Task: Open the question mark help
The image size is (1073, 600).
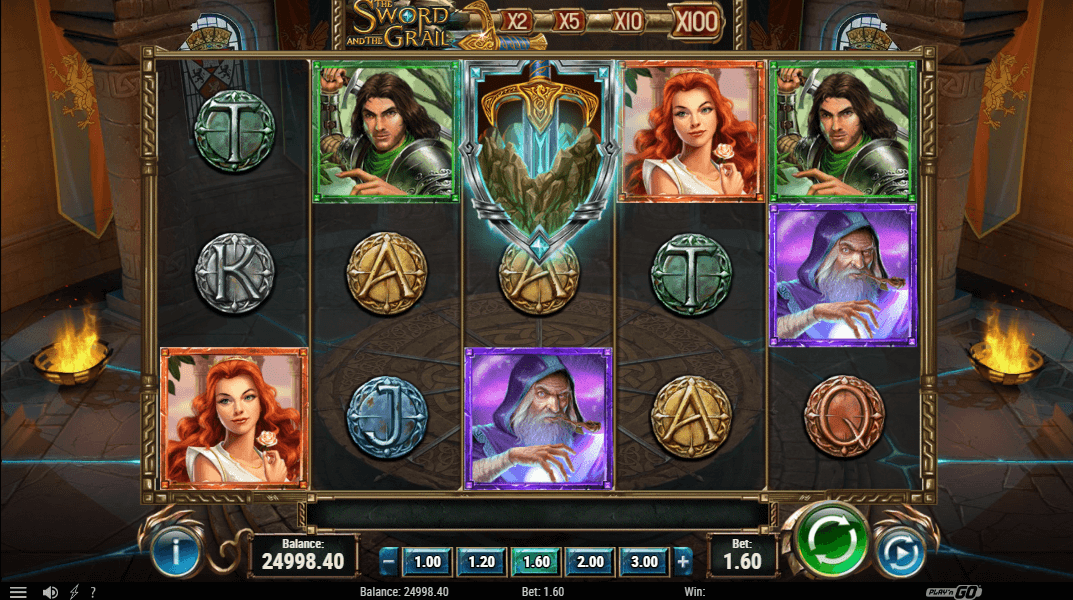Action: pyautogui.click(x=92, y=592)
